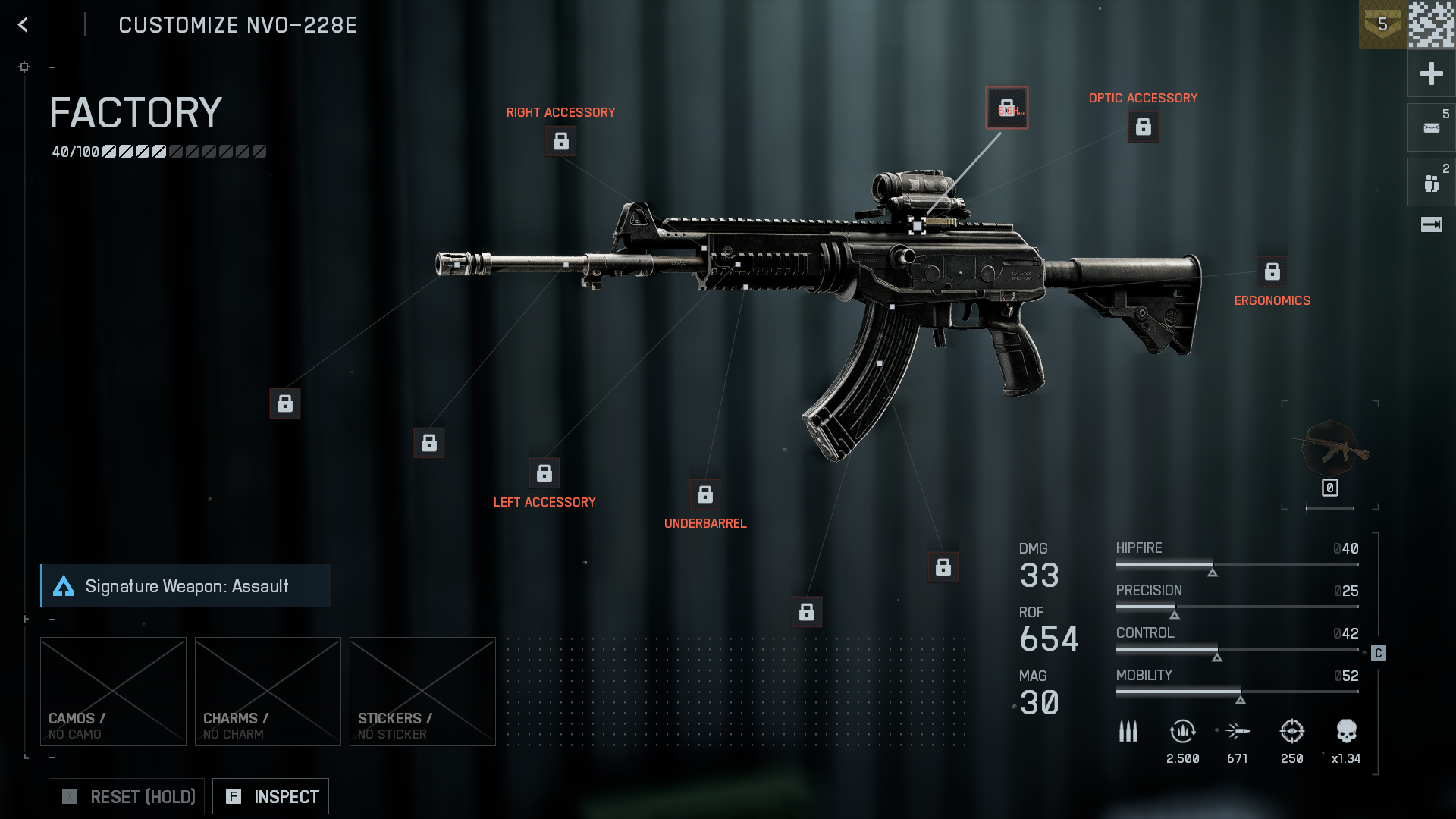Go back using the arrow button
Screen dimensions: 1456x819
[24, 25]
